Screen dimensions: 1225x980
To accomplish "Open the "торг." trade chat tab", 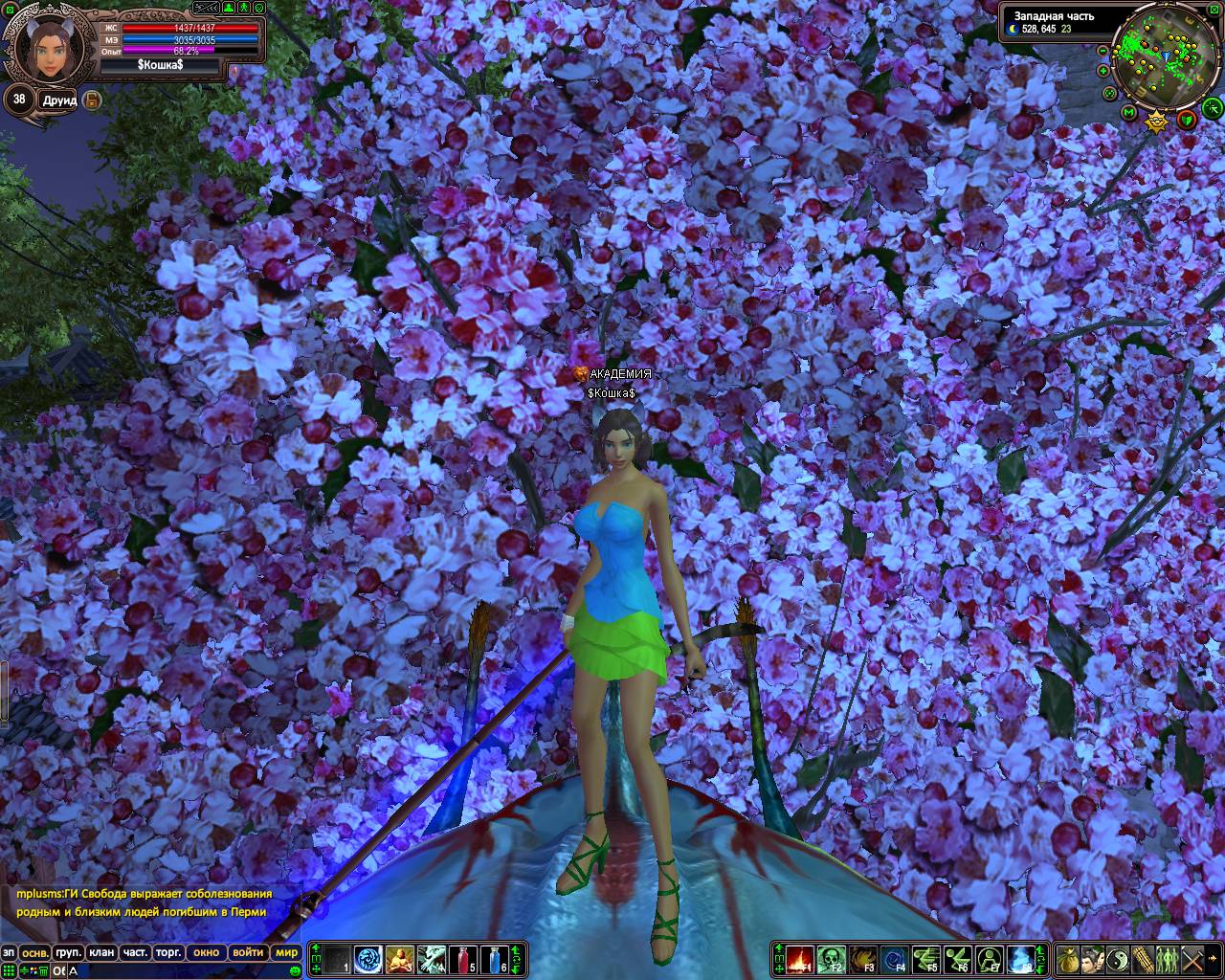I will coord(168,952).
